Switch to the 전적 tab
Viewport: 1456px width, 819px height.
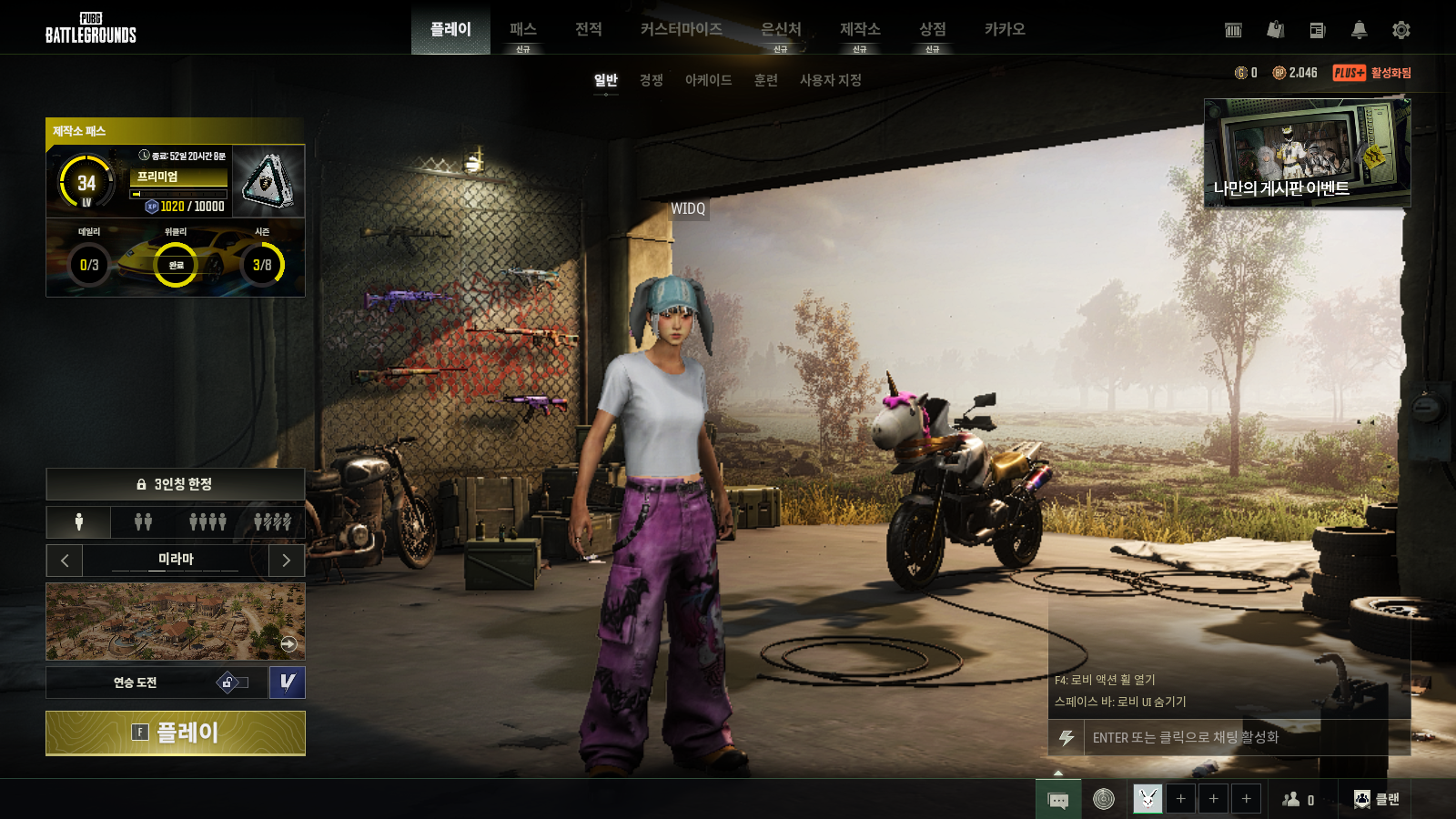[589, 30]
